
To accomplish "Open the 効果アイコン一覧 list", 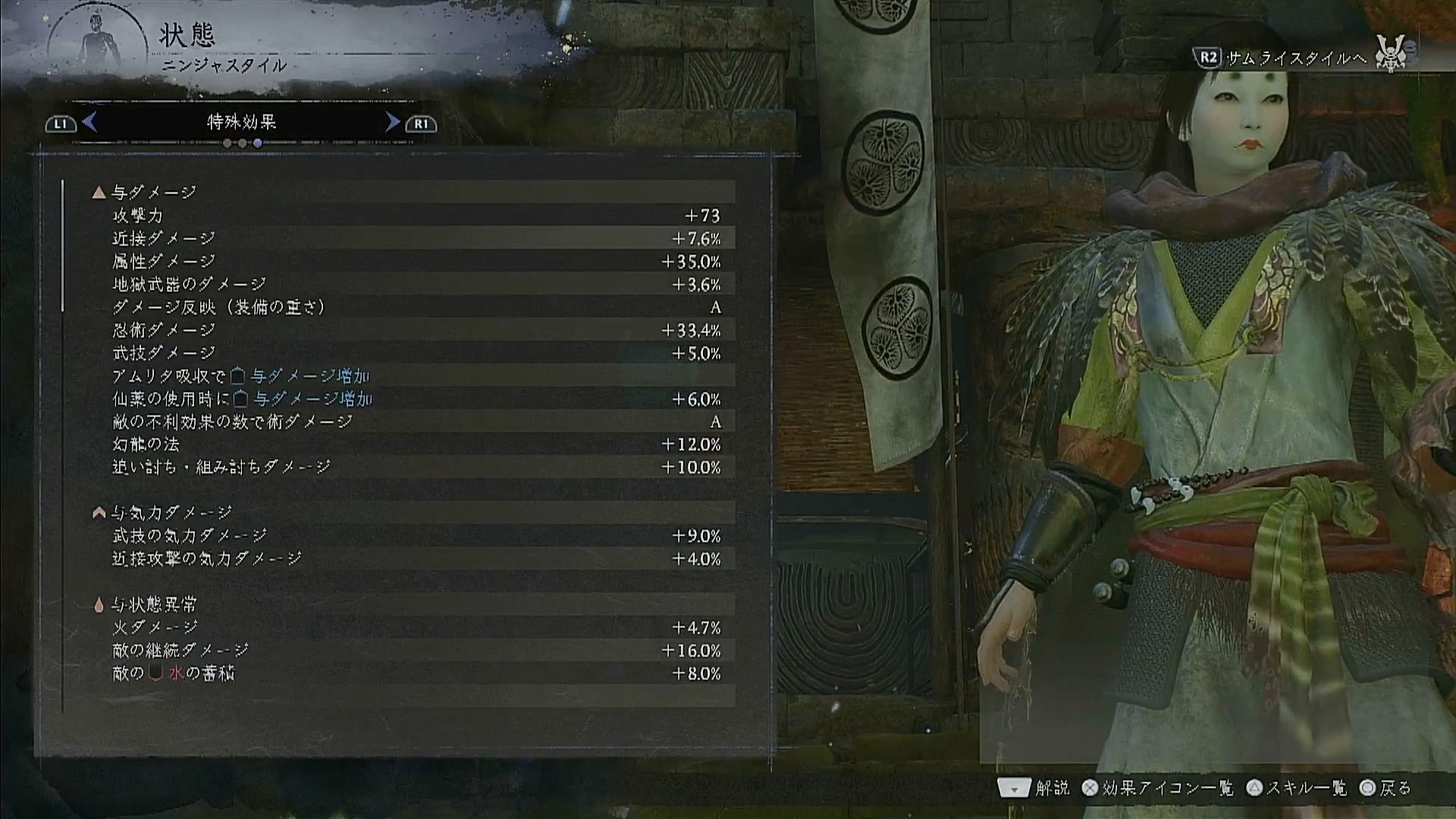I will (x=1159, y=789).
